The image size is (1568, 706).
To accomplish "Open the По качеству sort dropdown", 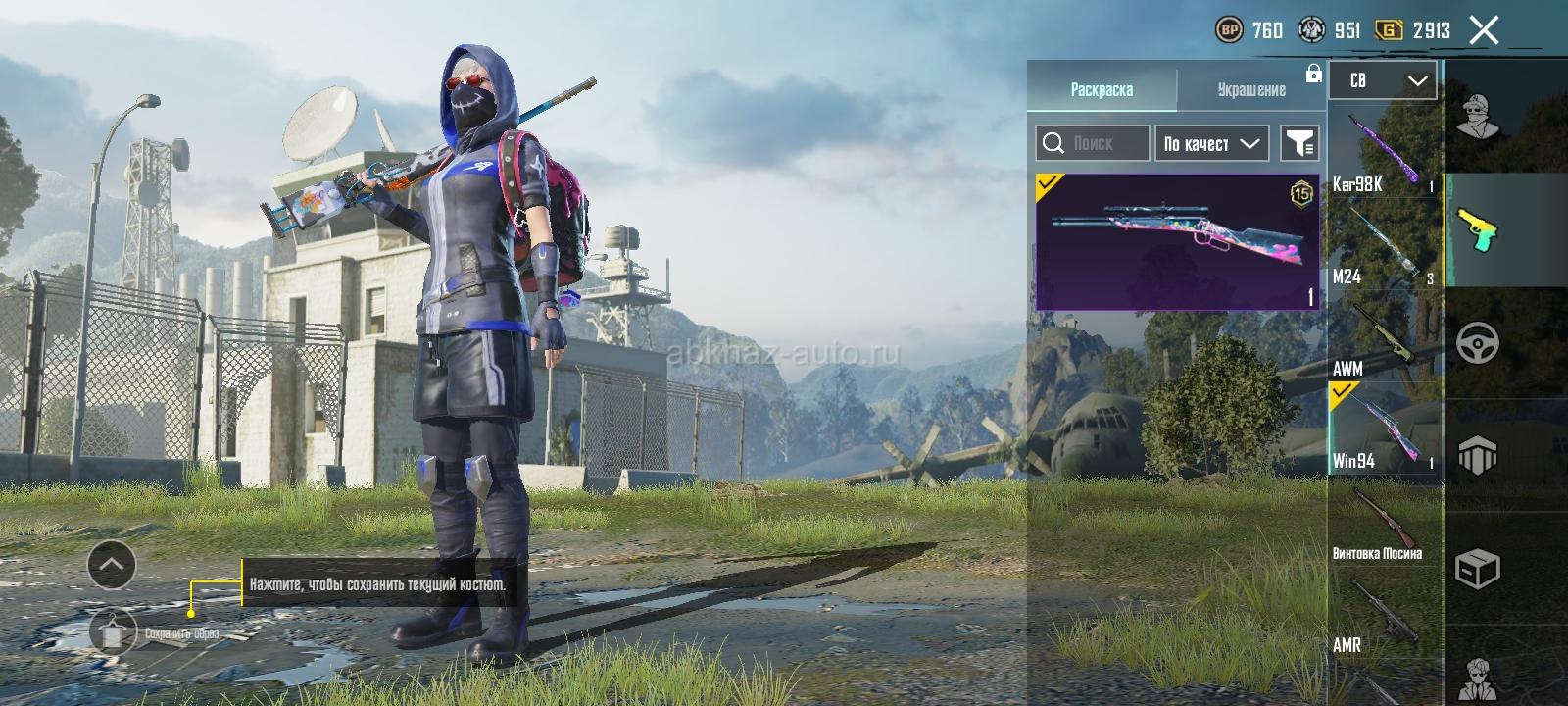I will coord(1211,143).
